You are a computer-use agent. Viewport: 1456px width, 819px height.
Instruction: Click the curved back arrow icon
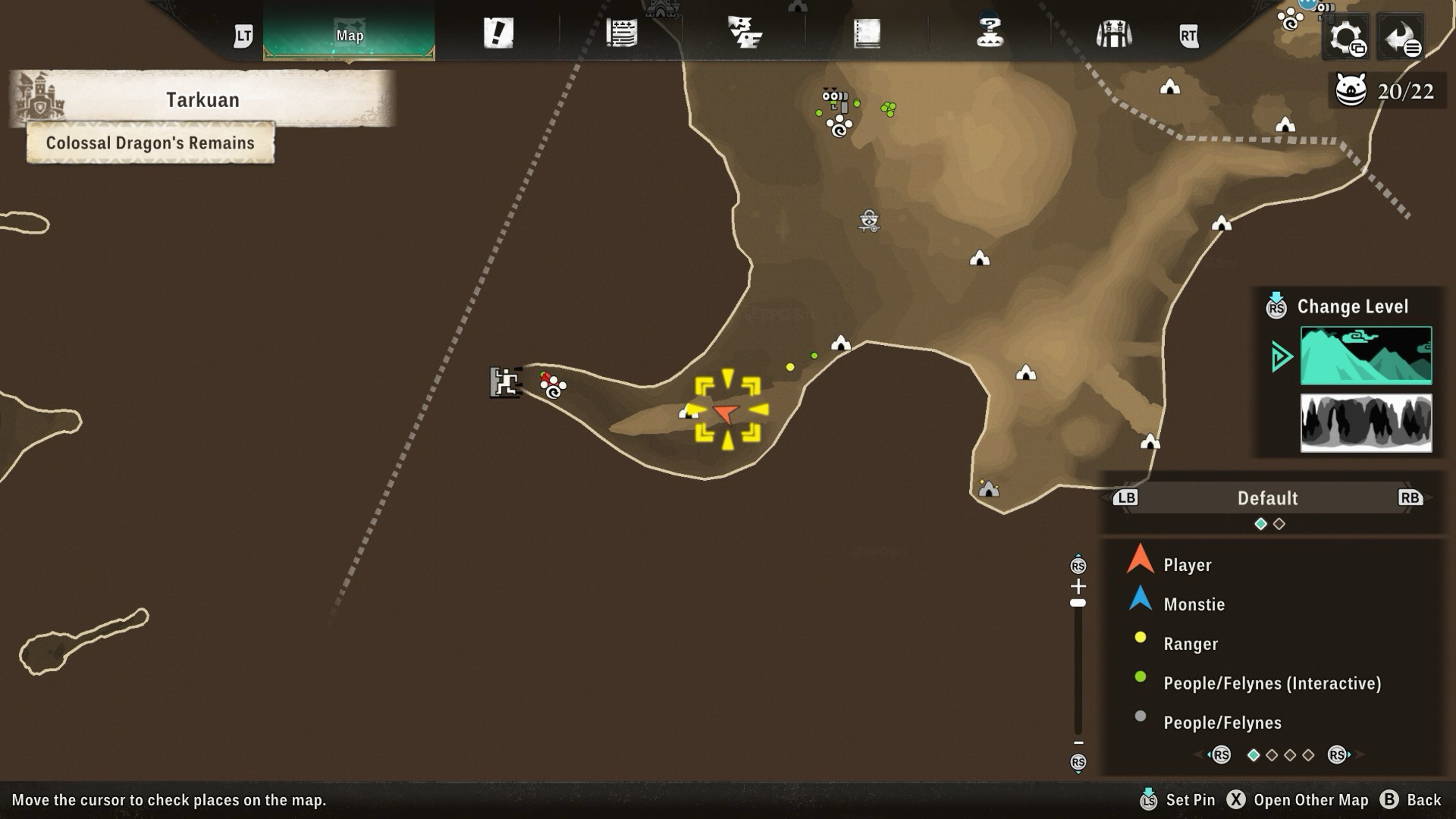(1400, 37)
